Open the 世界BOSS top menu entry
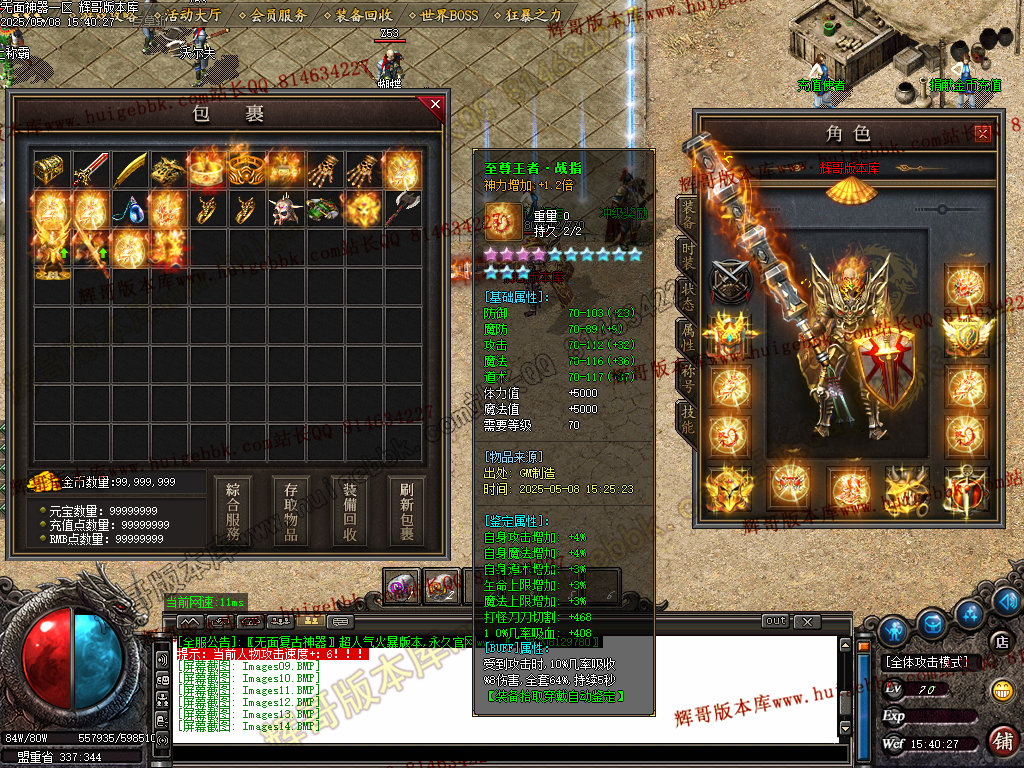Image resolution: width=1024 pixels, height=768 pixels. click(450, 15)
